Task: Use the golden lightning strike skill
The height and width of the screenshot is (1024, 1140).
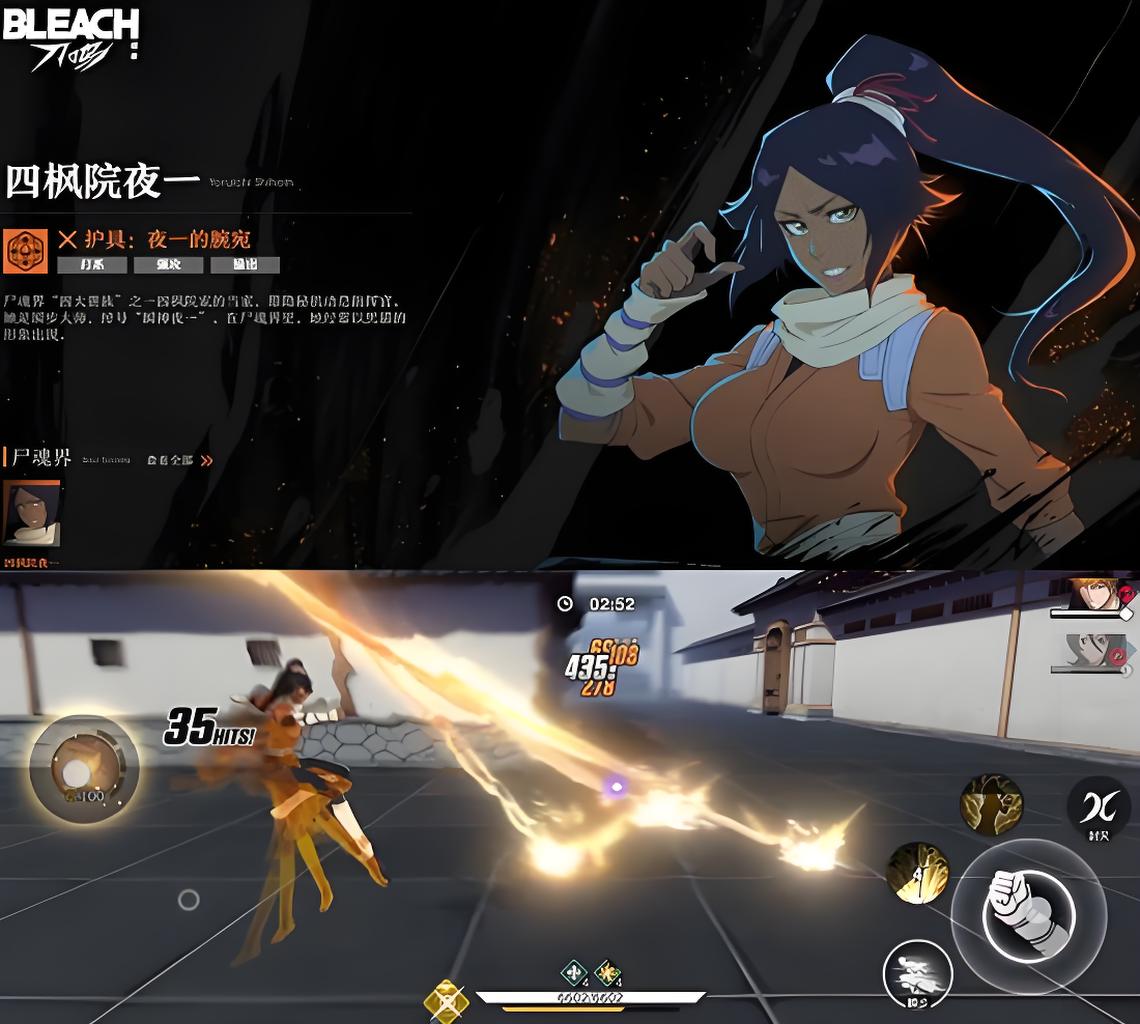Action: pyautogui.click(x=917, y=872)
